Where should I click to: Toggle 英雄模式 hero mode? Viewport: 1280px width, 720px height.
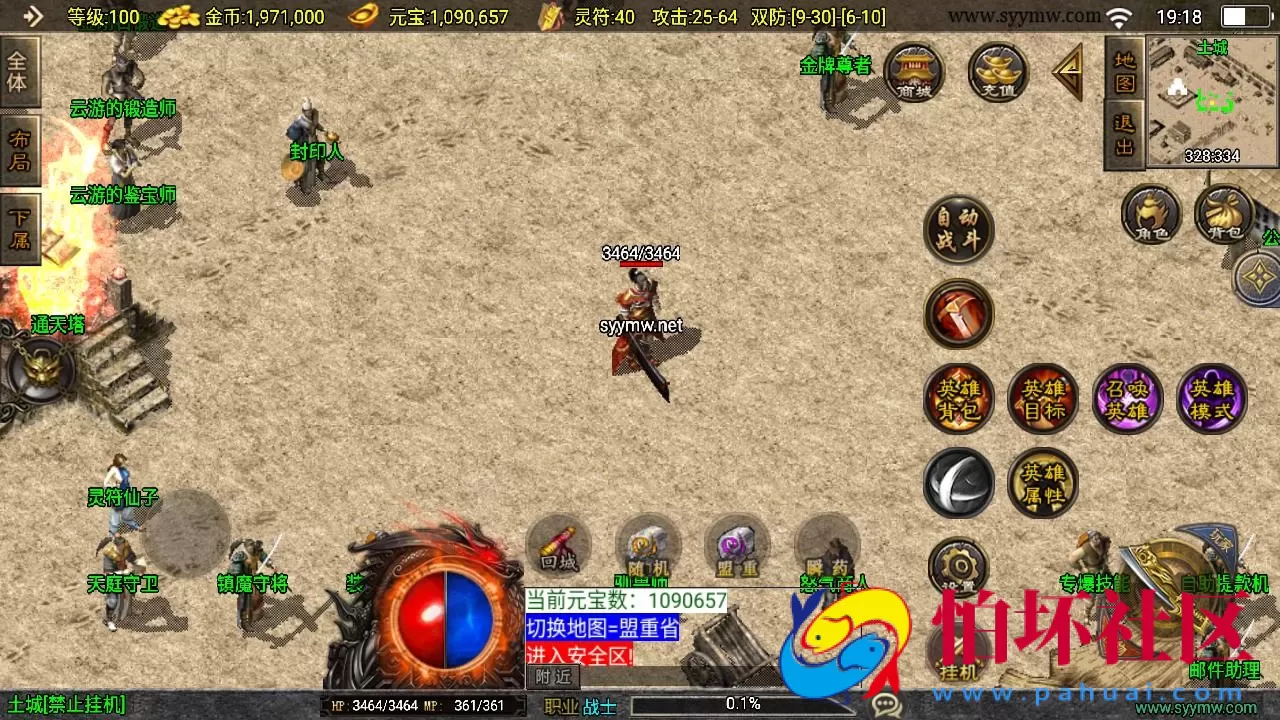point(1212,398)
